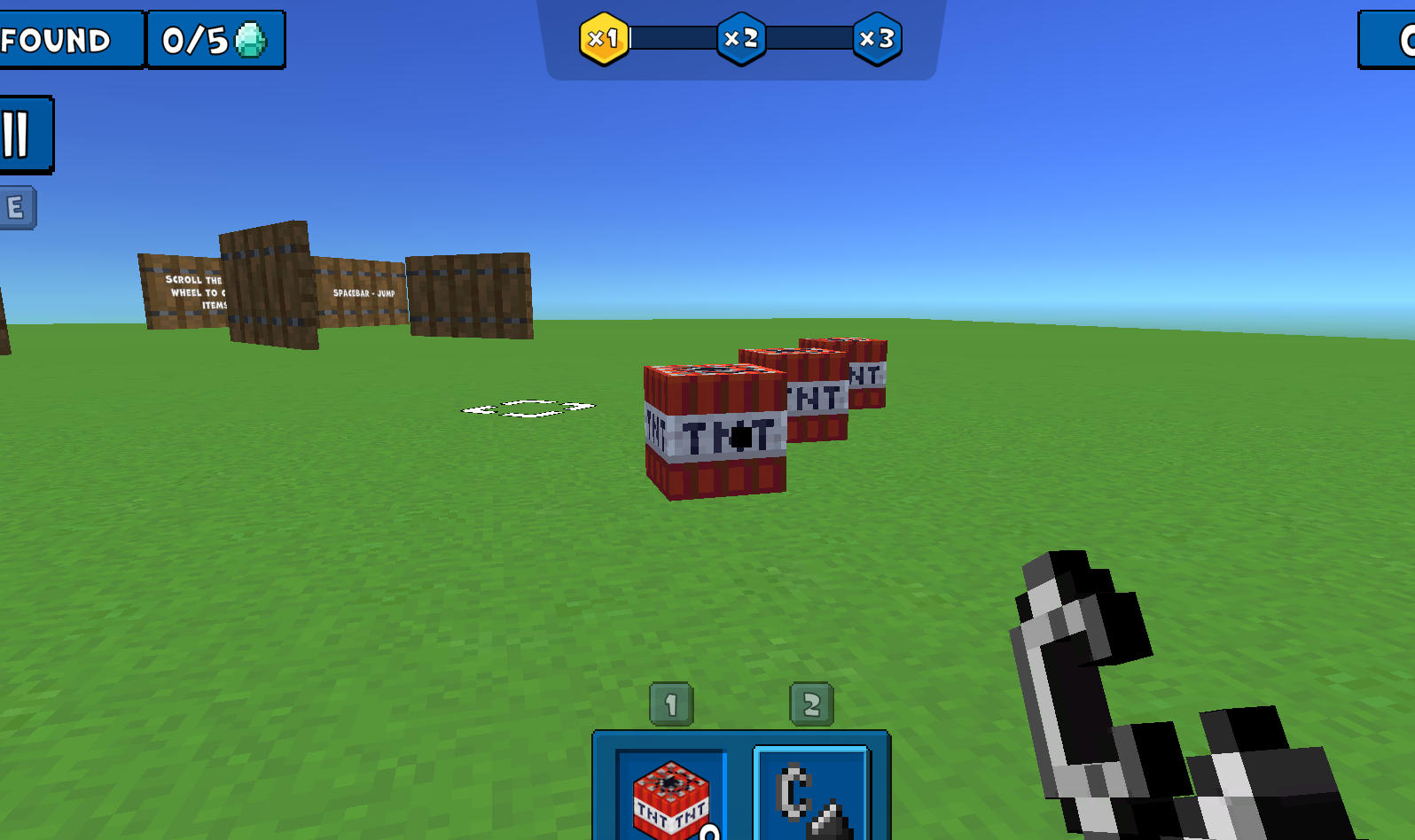Screen dimensions: 1415x840
Task: Click the SPACEBAR - JUMP wooden sign
Action: pos(364,292)
